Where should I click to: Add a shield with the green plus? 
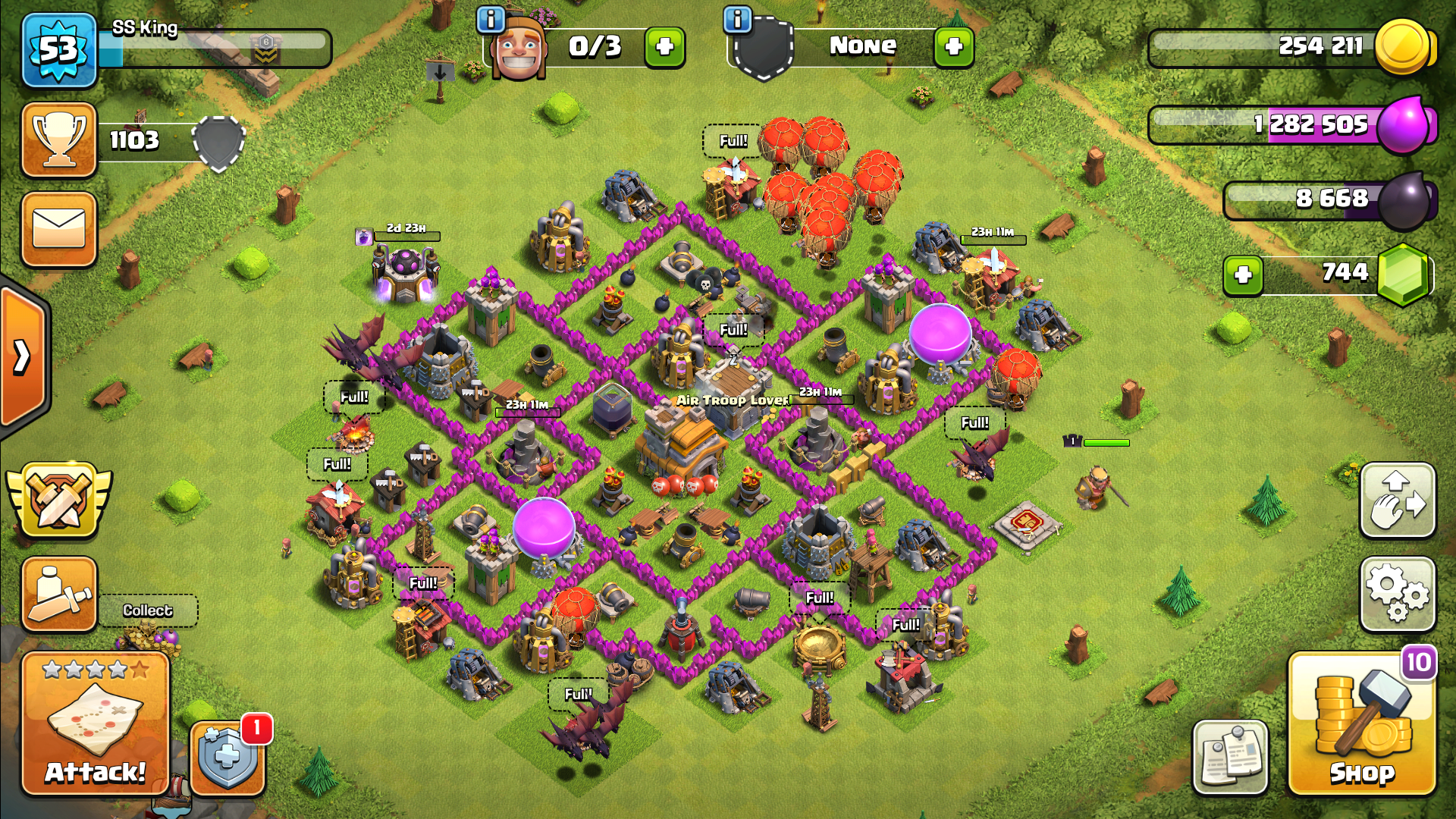tap(953, 47)
